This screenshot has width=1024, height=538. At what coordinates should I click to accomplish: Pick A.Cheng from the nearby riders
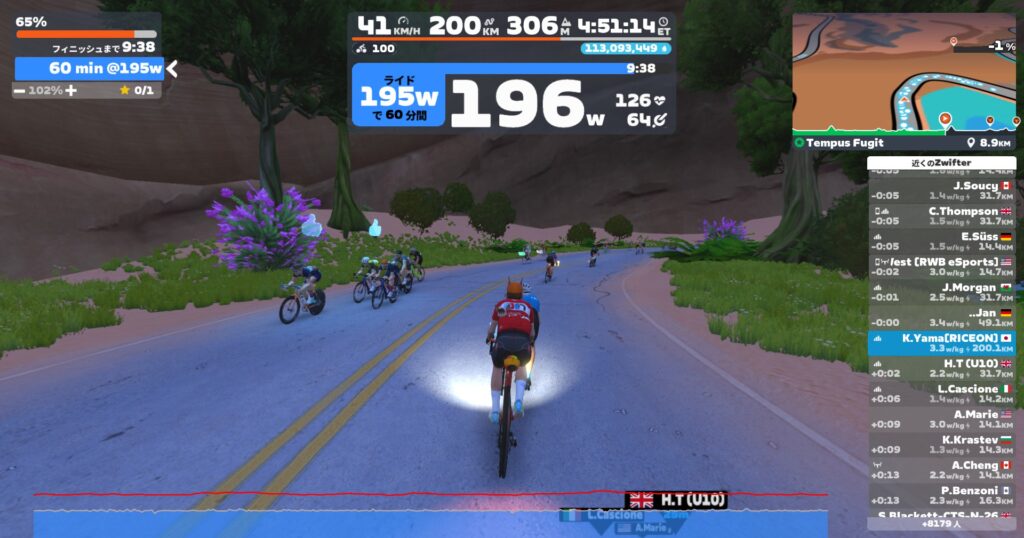click(941, 469)
